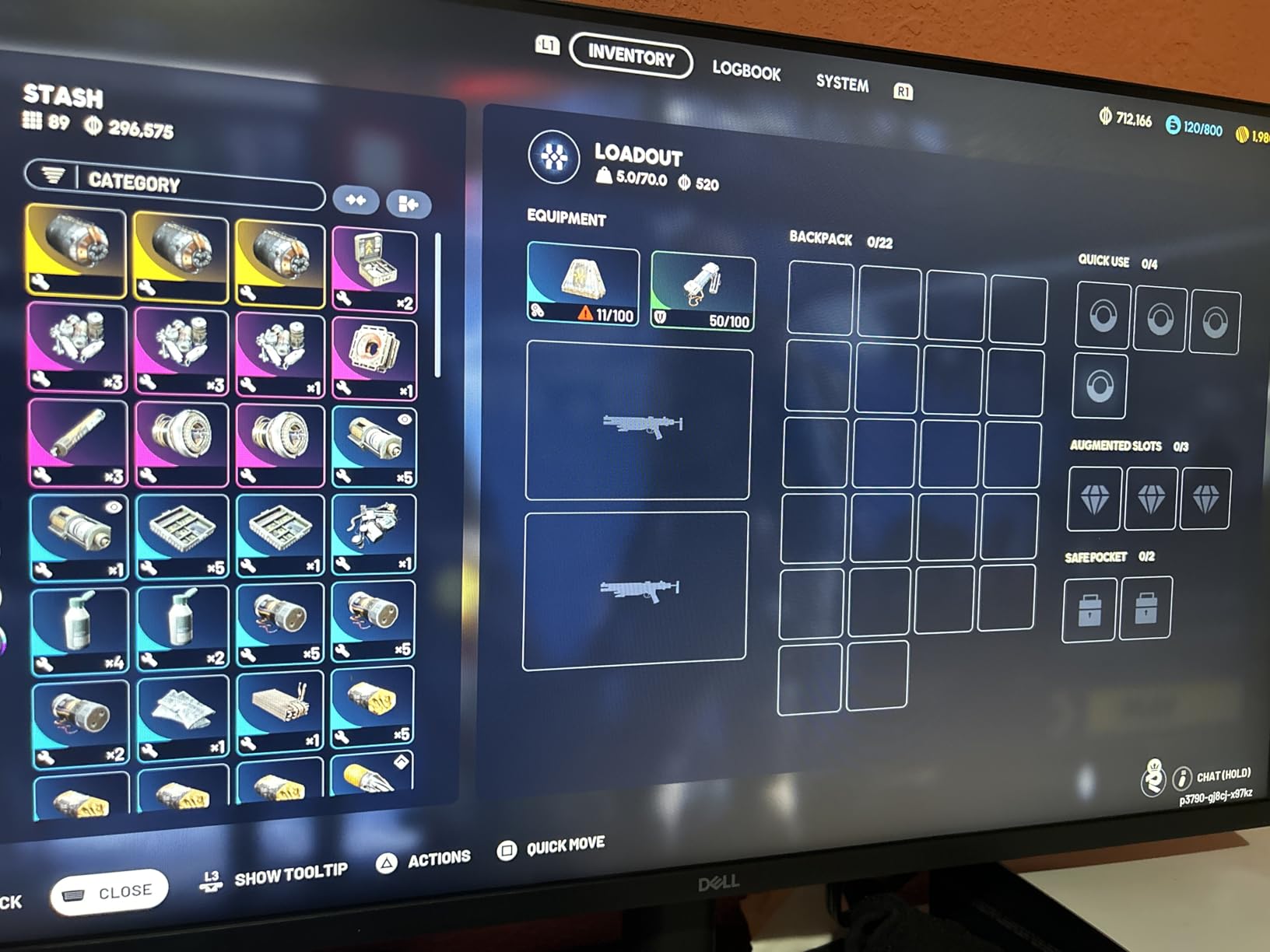This screenshot has height=952, width=1270.
Task: Select the bundled sticks item with x1
Action: click(x=279, y=716)
